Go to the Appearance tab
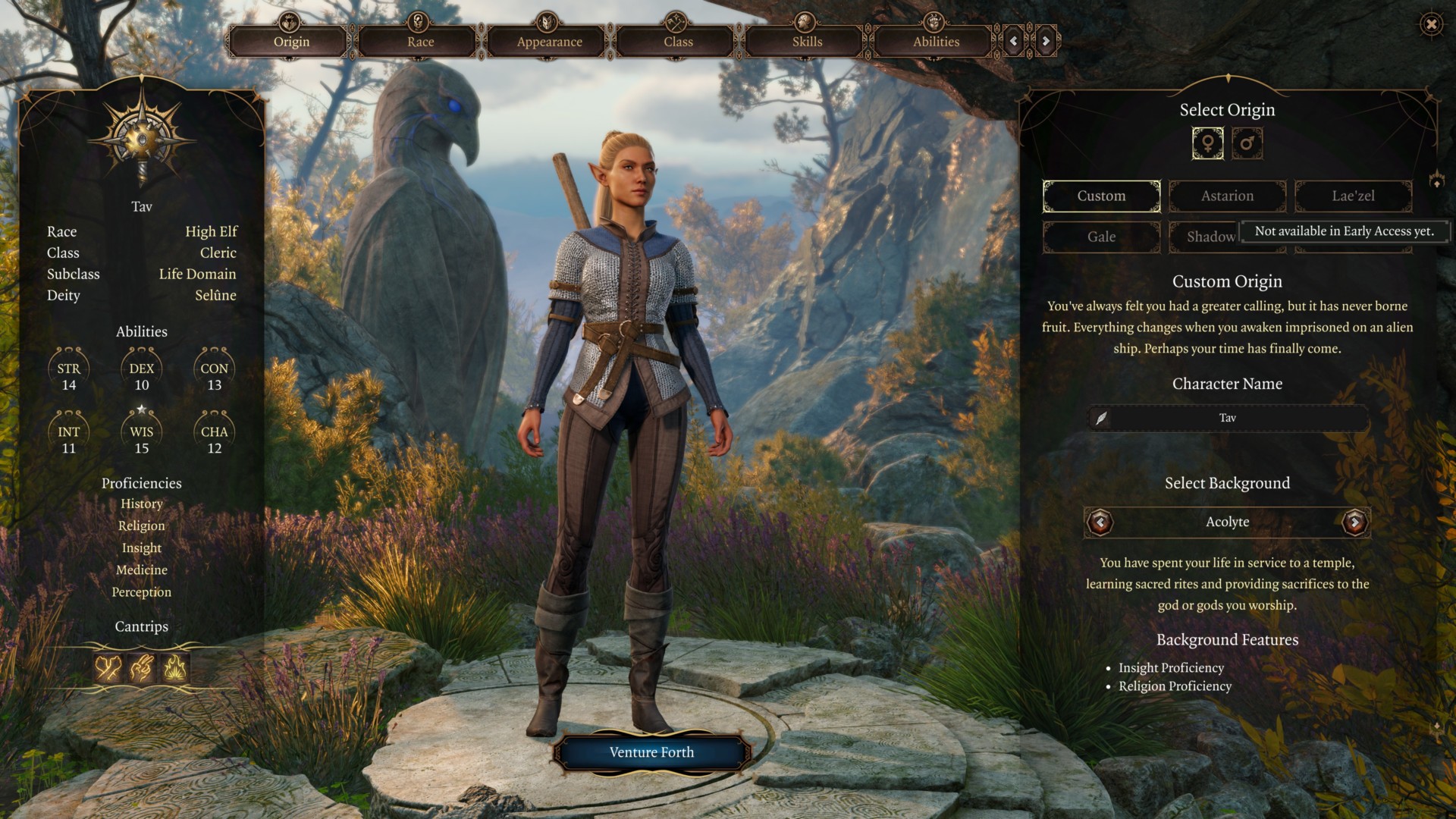The image size is (1456, 819). 549,42
